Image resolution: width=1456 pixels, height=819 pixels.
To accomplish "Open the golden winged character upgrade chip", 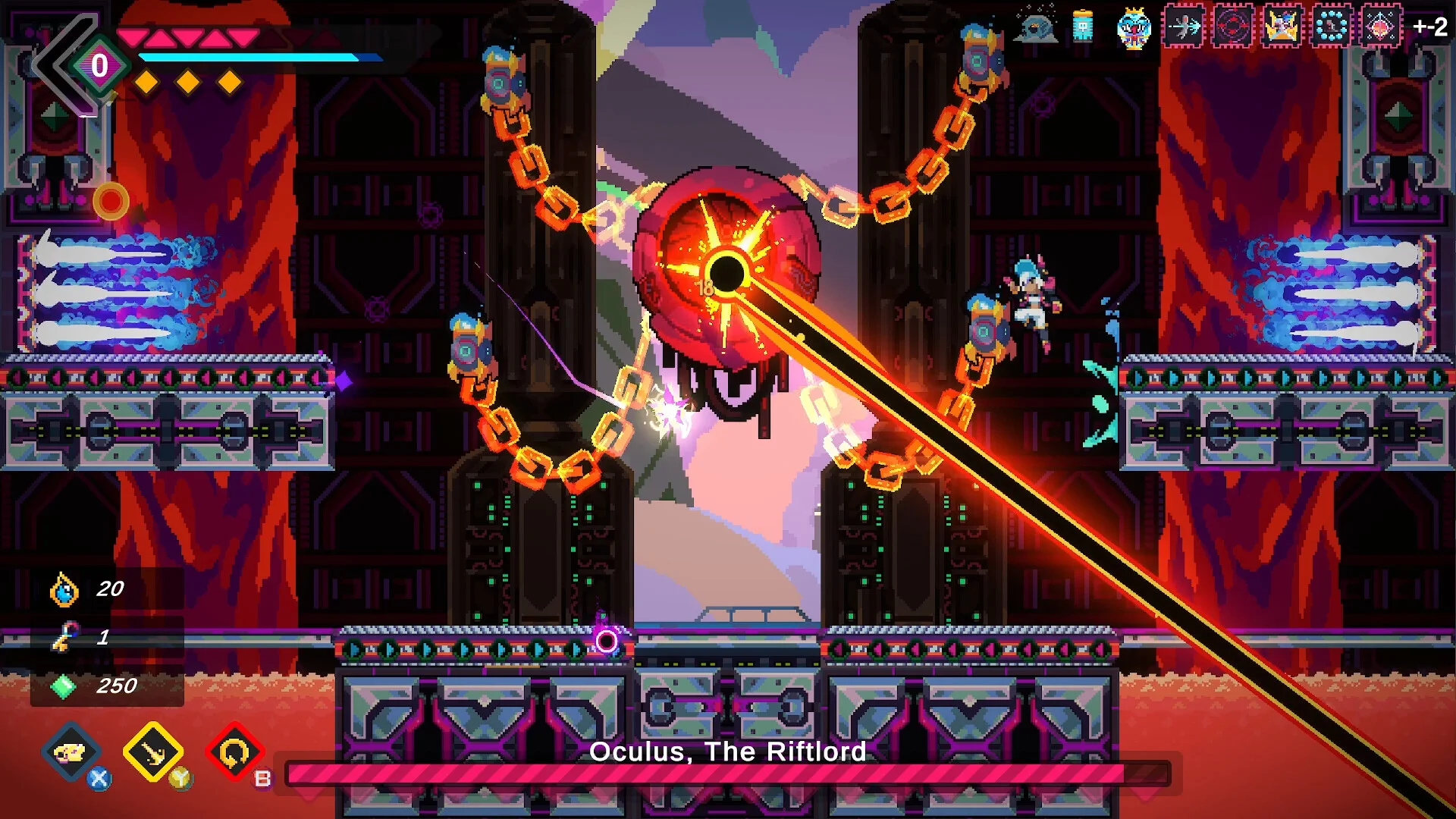I will pos(1282,27).
